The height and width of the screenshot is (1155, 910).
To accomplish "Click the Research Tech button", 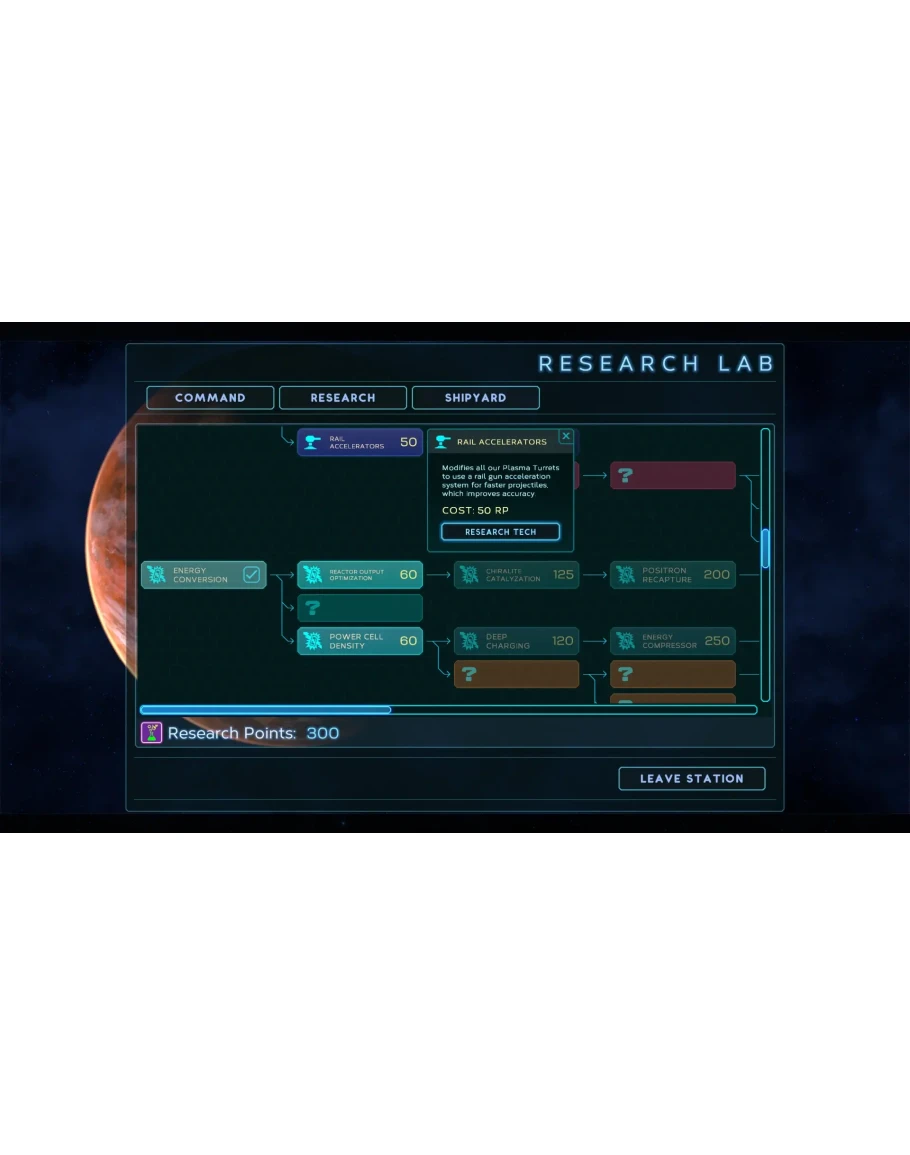I will (500, 532).
